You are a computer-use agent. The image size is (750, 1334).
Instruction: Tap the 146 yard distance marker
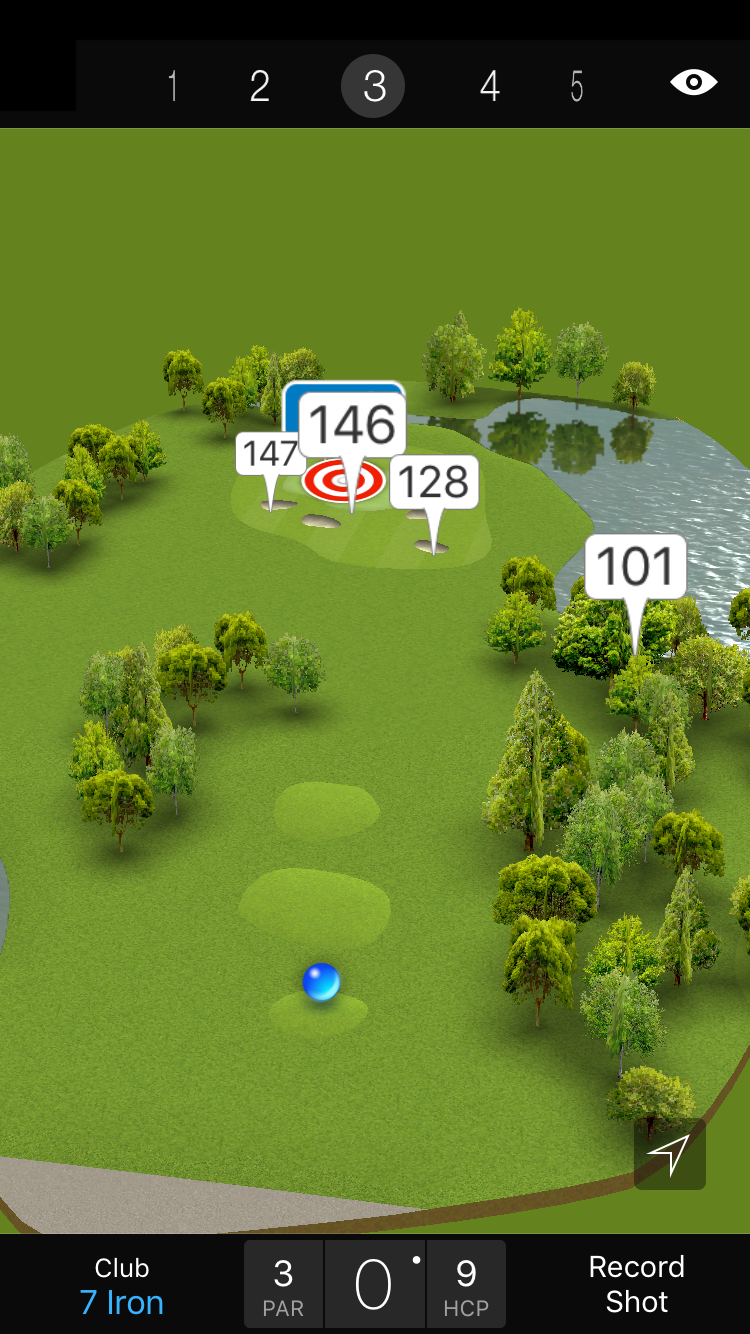pos(352,426)
